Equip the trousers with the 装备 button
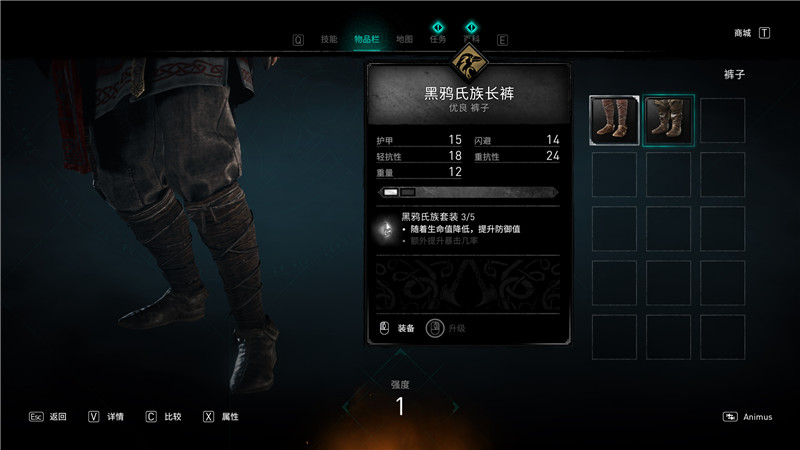The height and width of the screenshot is (450, 800). click(x=398, y=327)
